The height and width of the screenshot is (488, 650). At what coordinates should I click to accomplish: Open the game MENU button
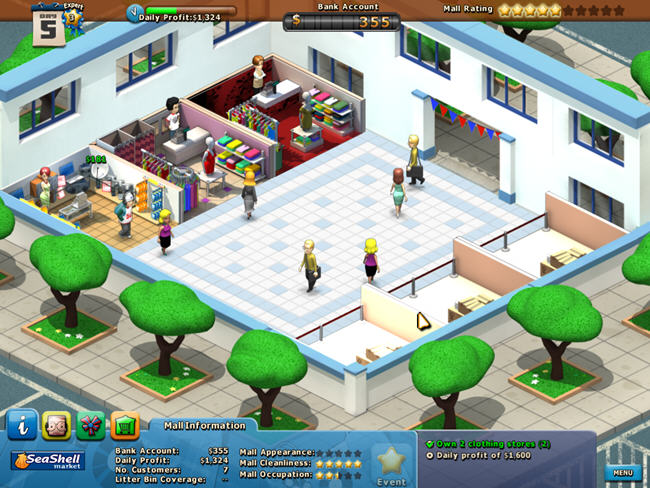(x=623, y=472)
